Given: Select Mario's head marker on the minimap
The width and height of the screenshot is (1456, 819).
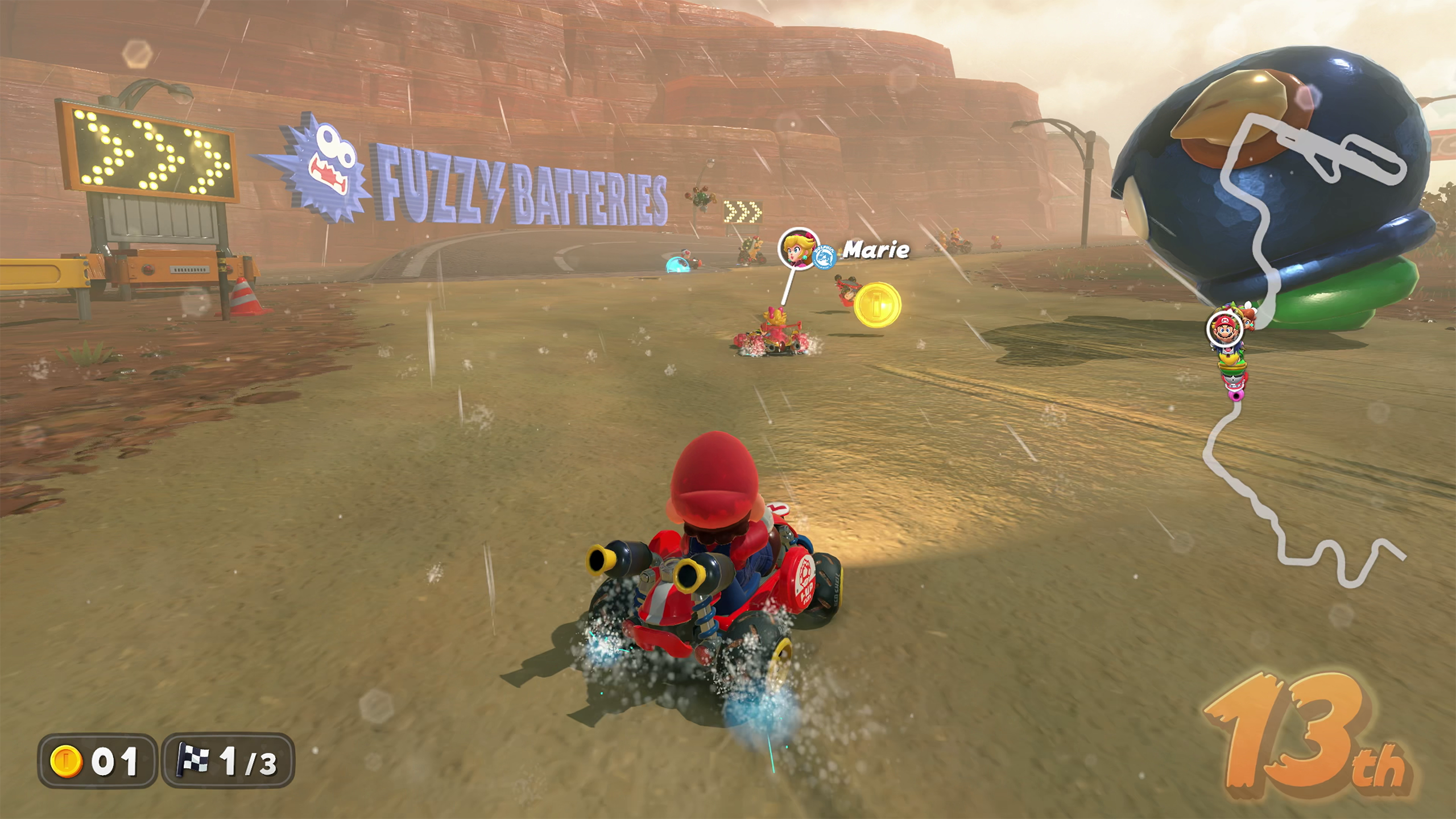Looking at the screenshot, I should [1225, 329].
